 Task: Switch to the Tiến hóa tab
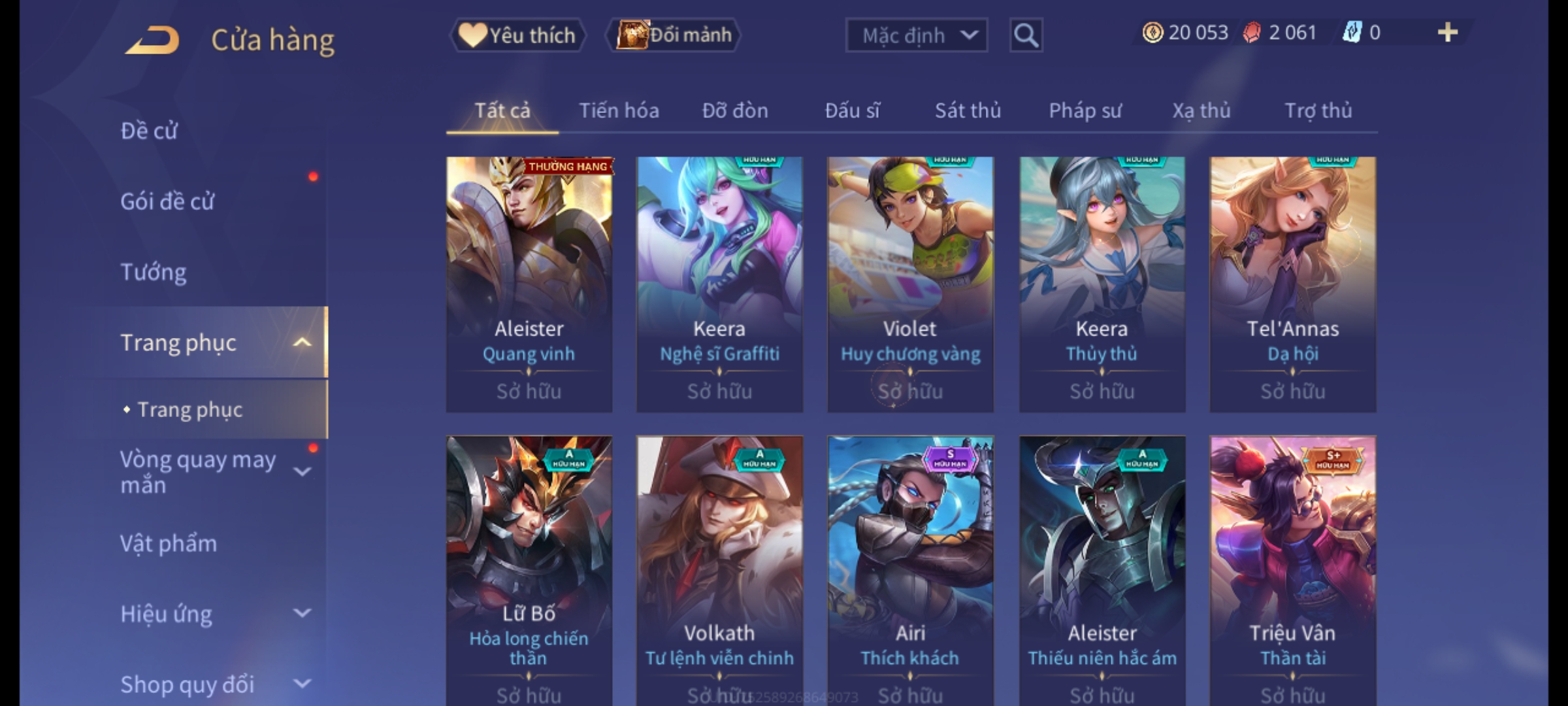click(619, 111)
